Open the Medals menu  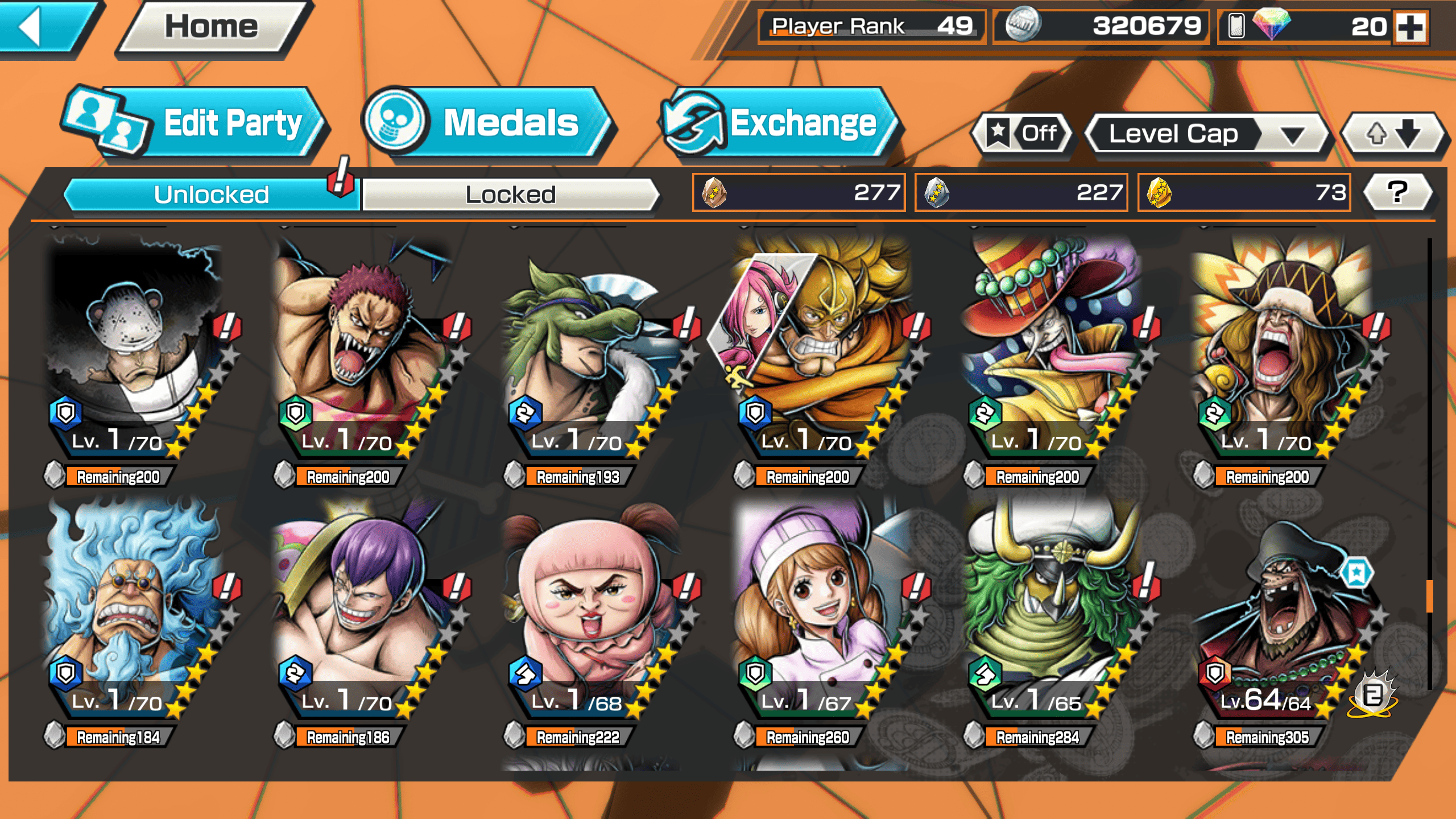coord(489,123)
